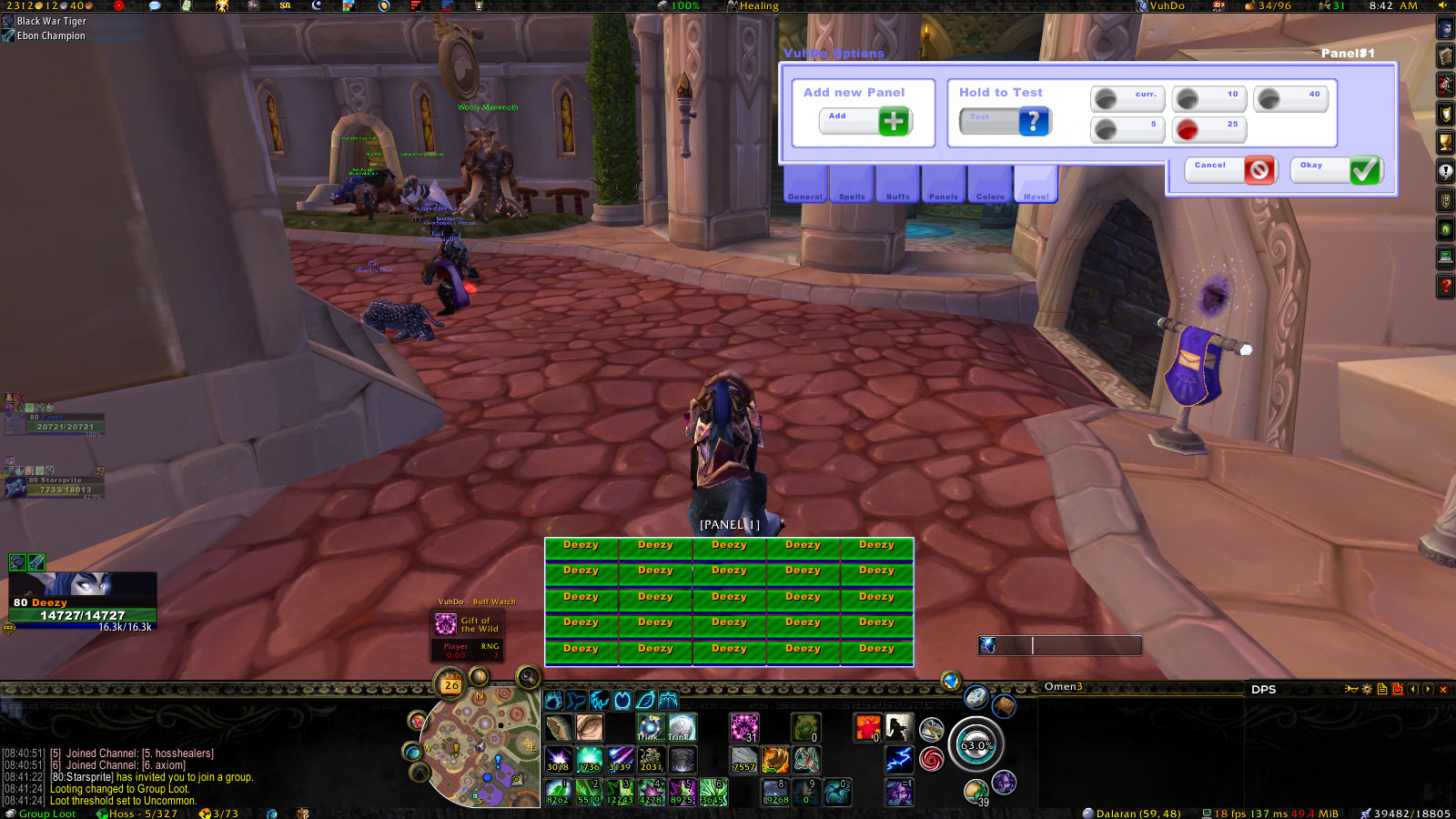Screen dimensions: 1456x819
Task: Switch to the General tab
Action: (804, 186)
